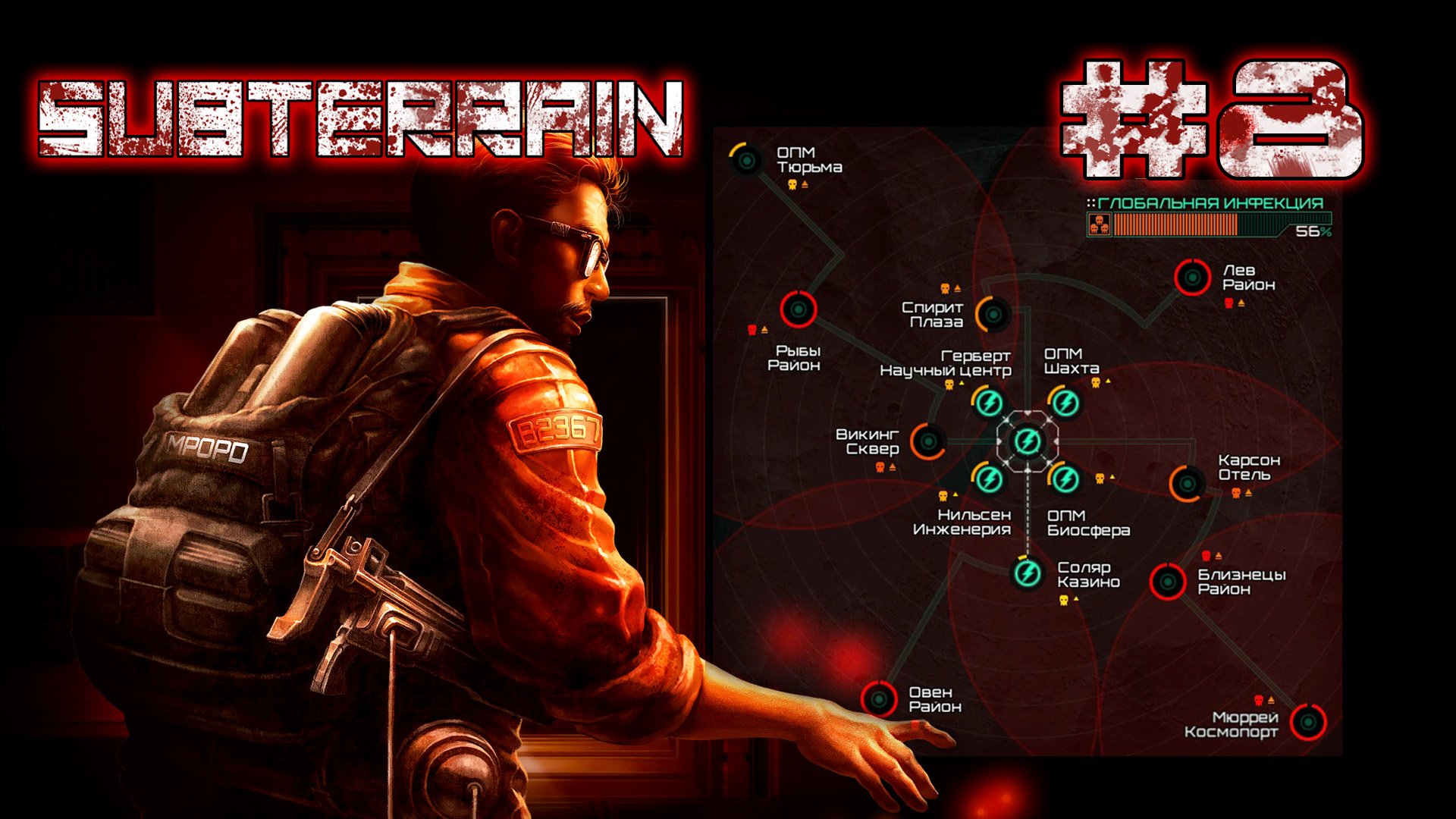Screen dimensions: 1456x819
Task: Open the Рыбы Район location marker
Action: [x=798, y=309]
